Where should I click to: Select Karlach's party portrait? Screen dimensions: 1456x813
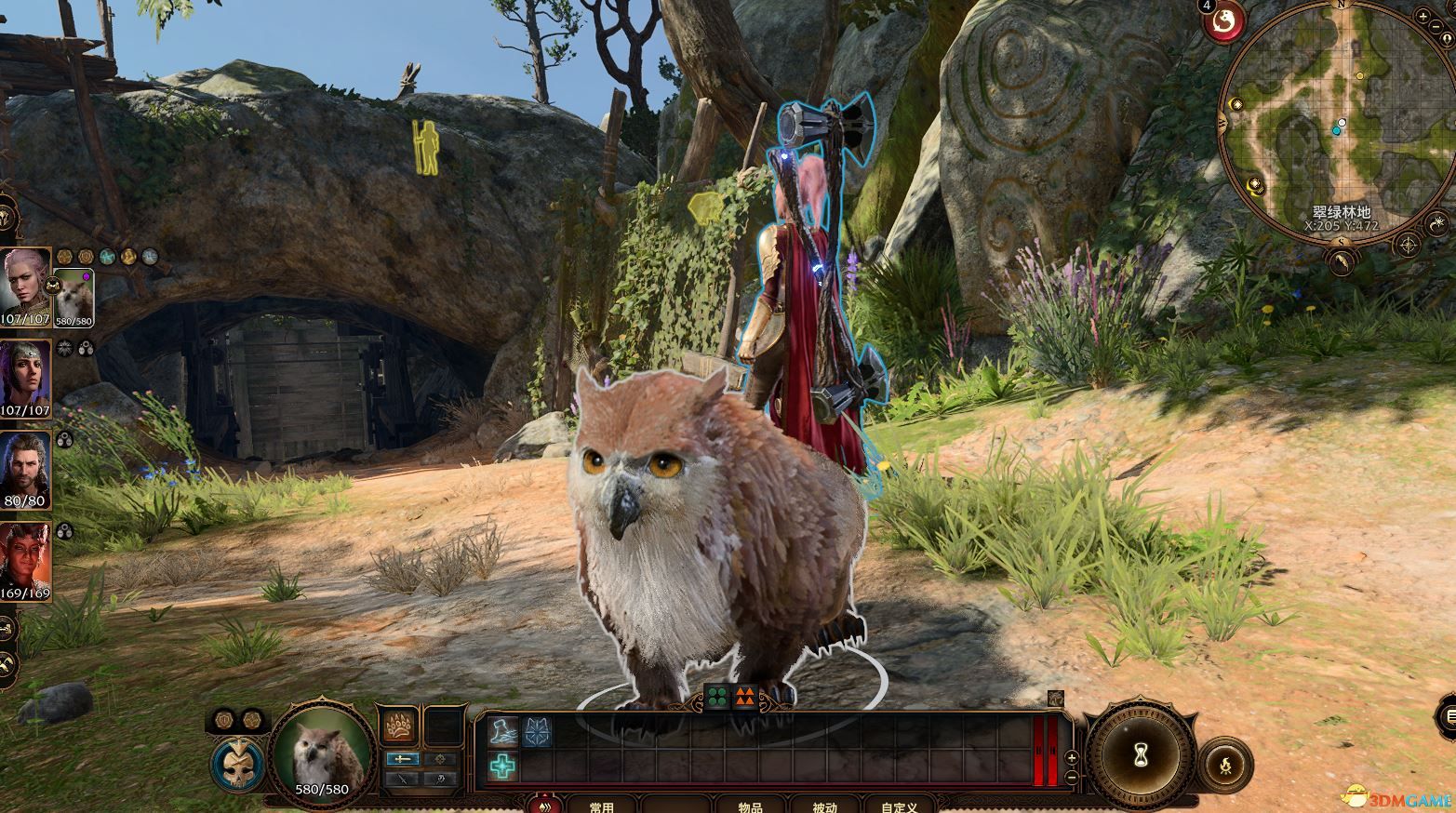click(x=25, y=559)
